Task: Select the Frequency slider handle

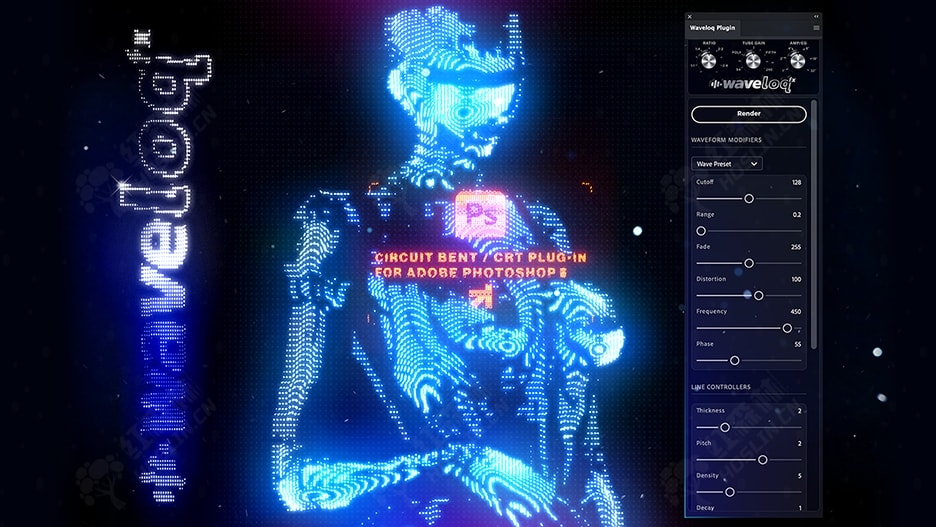Action: 787,327
